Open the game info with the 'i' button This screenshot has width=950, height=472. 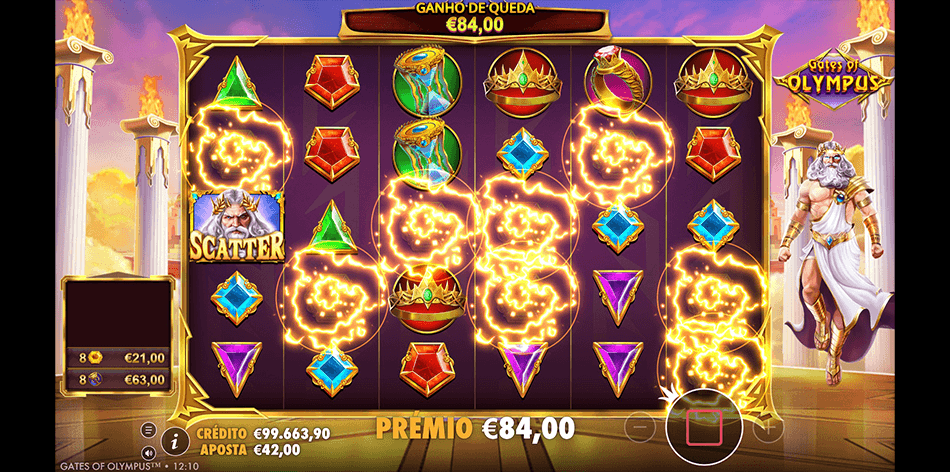175,439
